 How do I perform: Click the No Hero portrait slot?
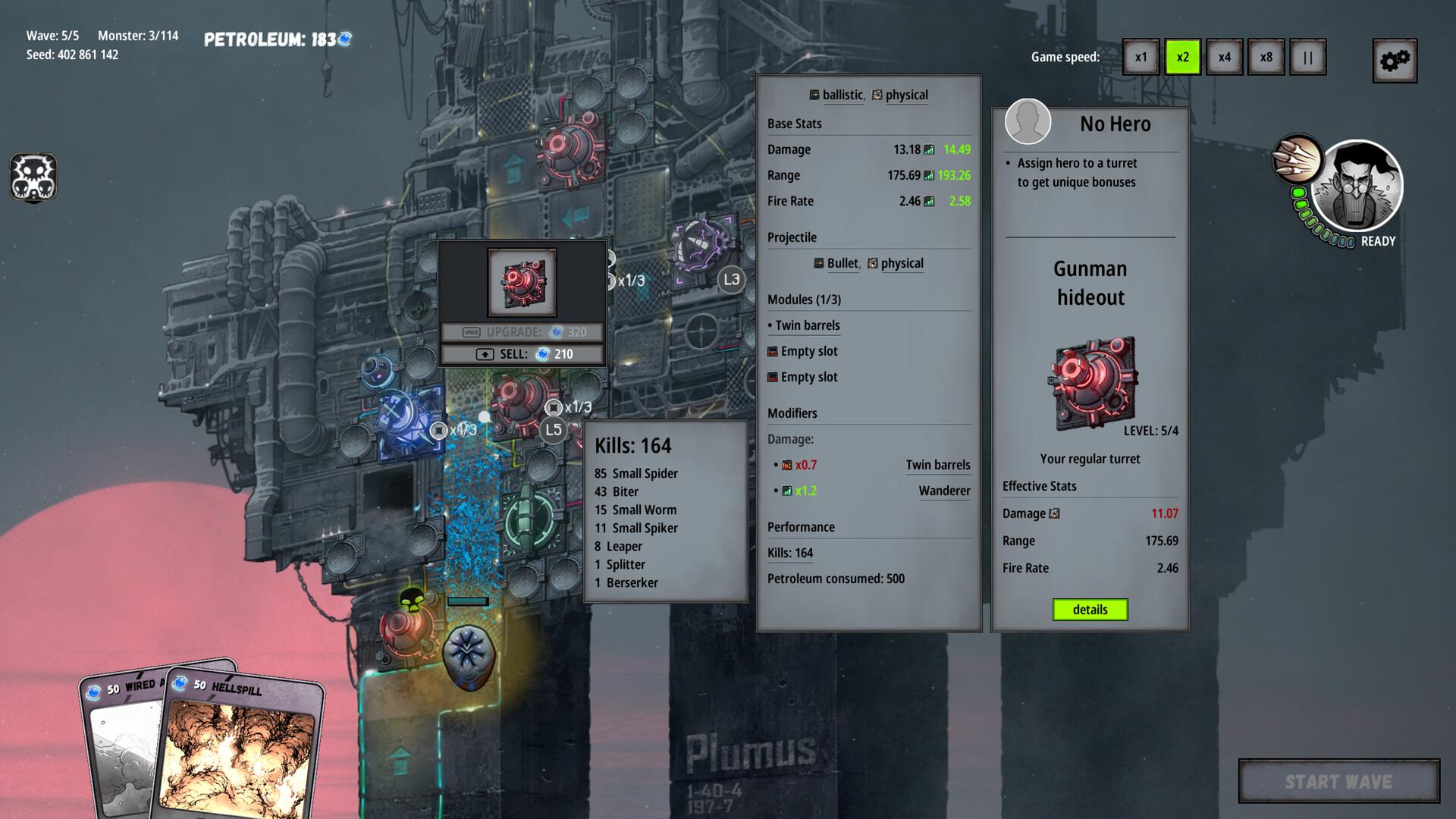coord(1028,121)
